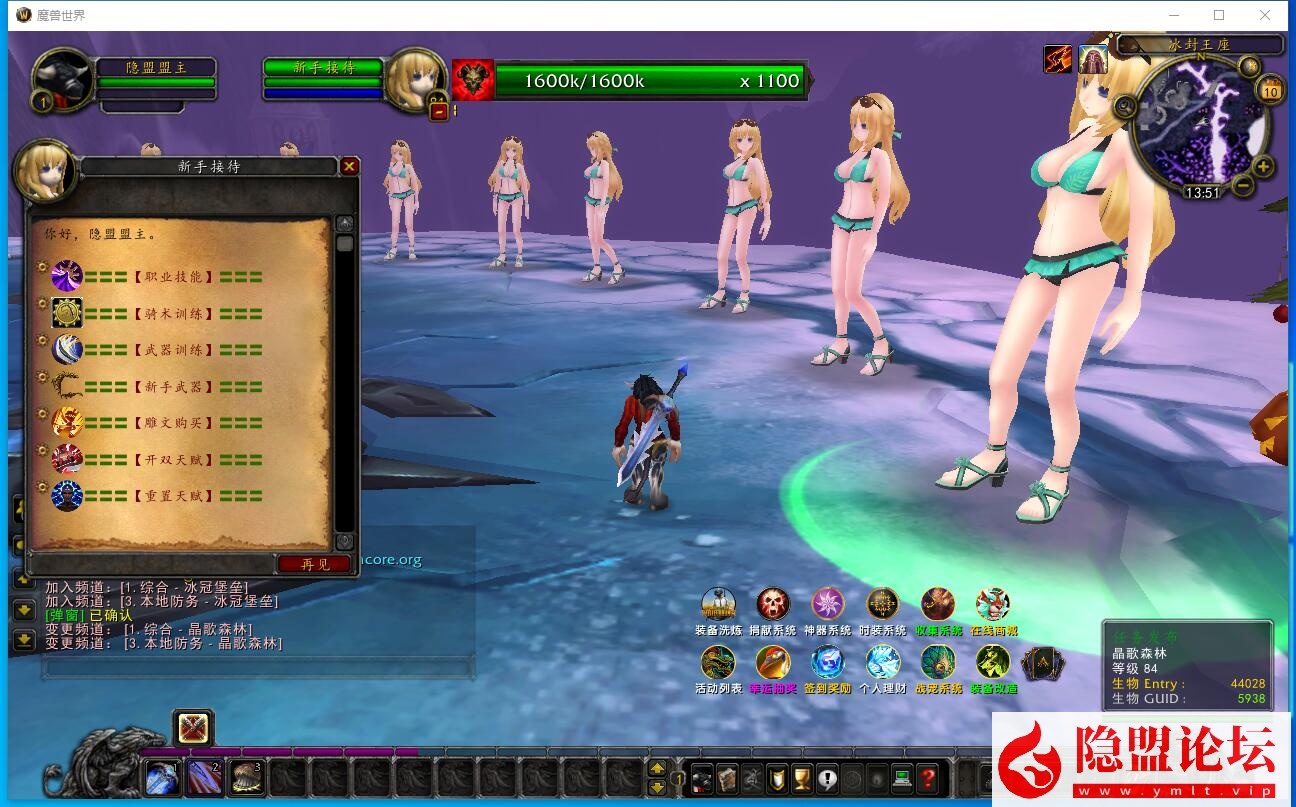
Task: Open the 捐献系统 skull icon
Action: pyautogui.click(x=773, y=605)
